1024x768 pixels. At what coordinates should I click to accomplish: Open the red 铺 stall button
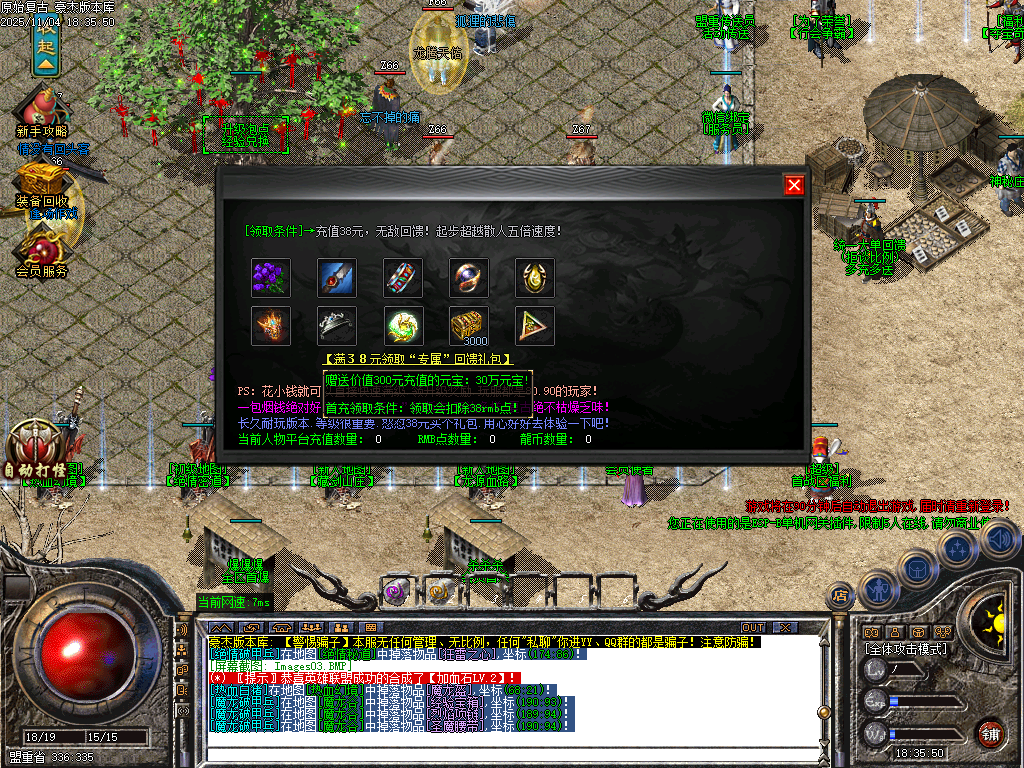click(x=990, y=733)
